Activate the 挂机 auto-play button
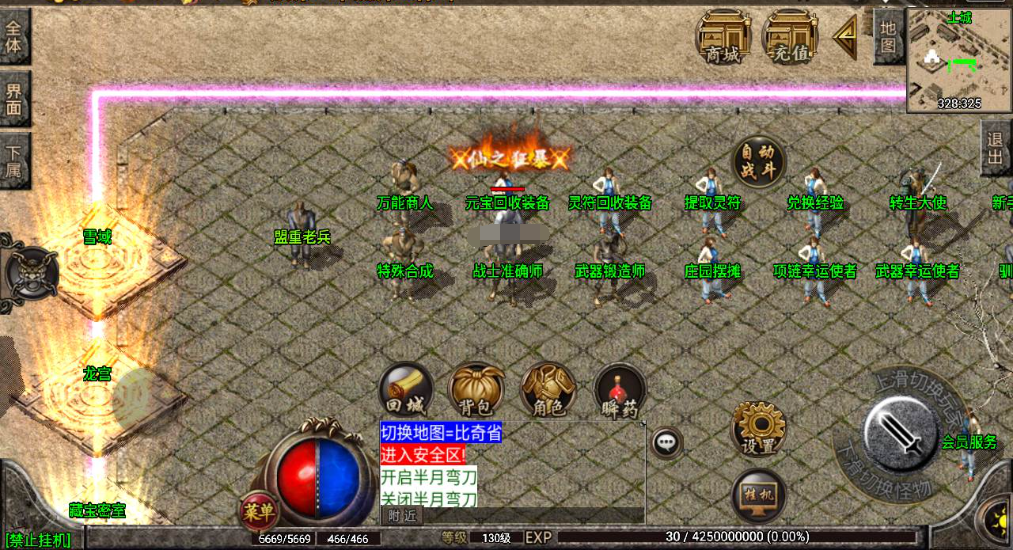1013x550 pixels. point(758,495)
